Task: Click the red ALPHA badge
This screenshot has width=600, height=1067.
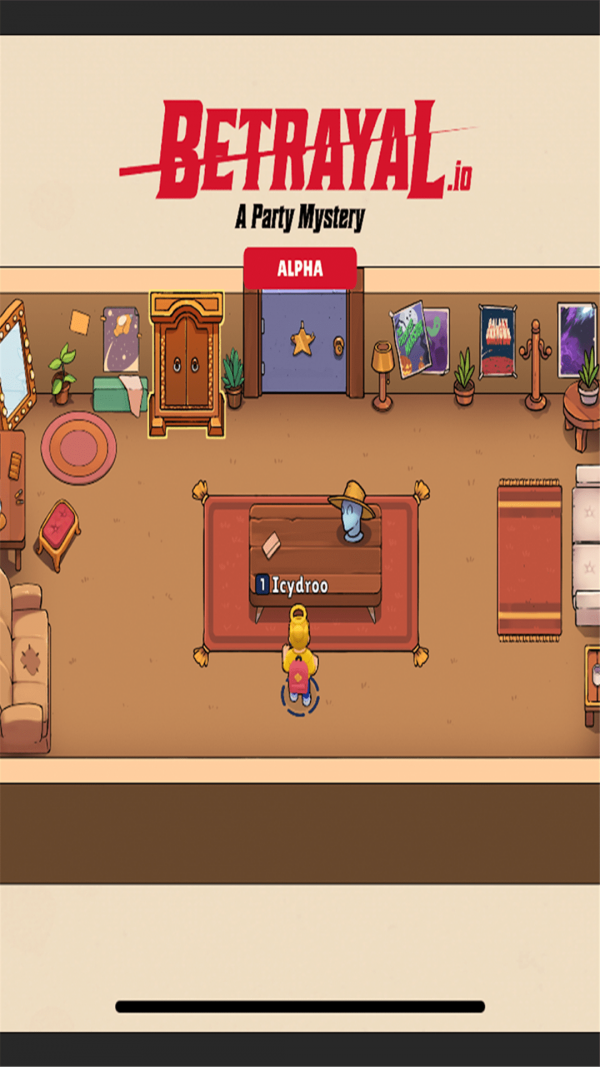Action: 300,269
